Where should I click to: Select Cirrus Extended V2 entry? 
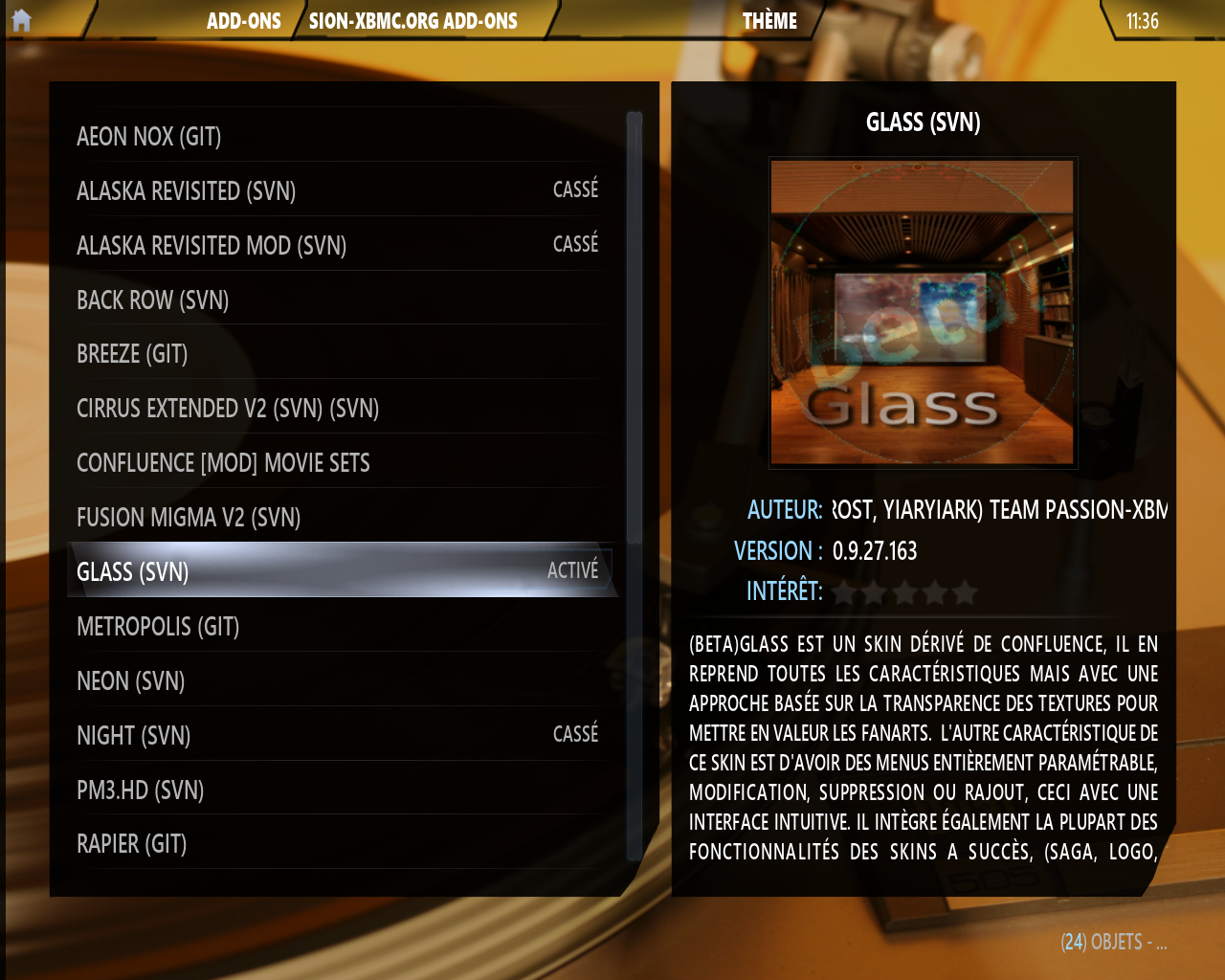(x=228, y=409)
